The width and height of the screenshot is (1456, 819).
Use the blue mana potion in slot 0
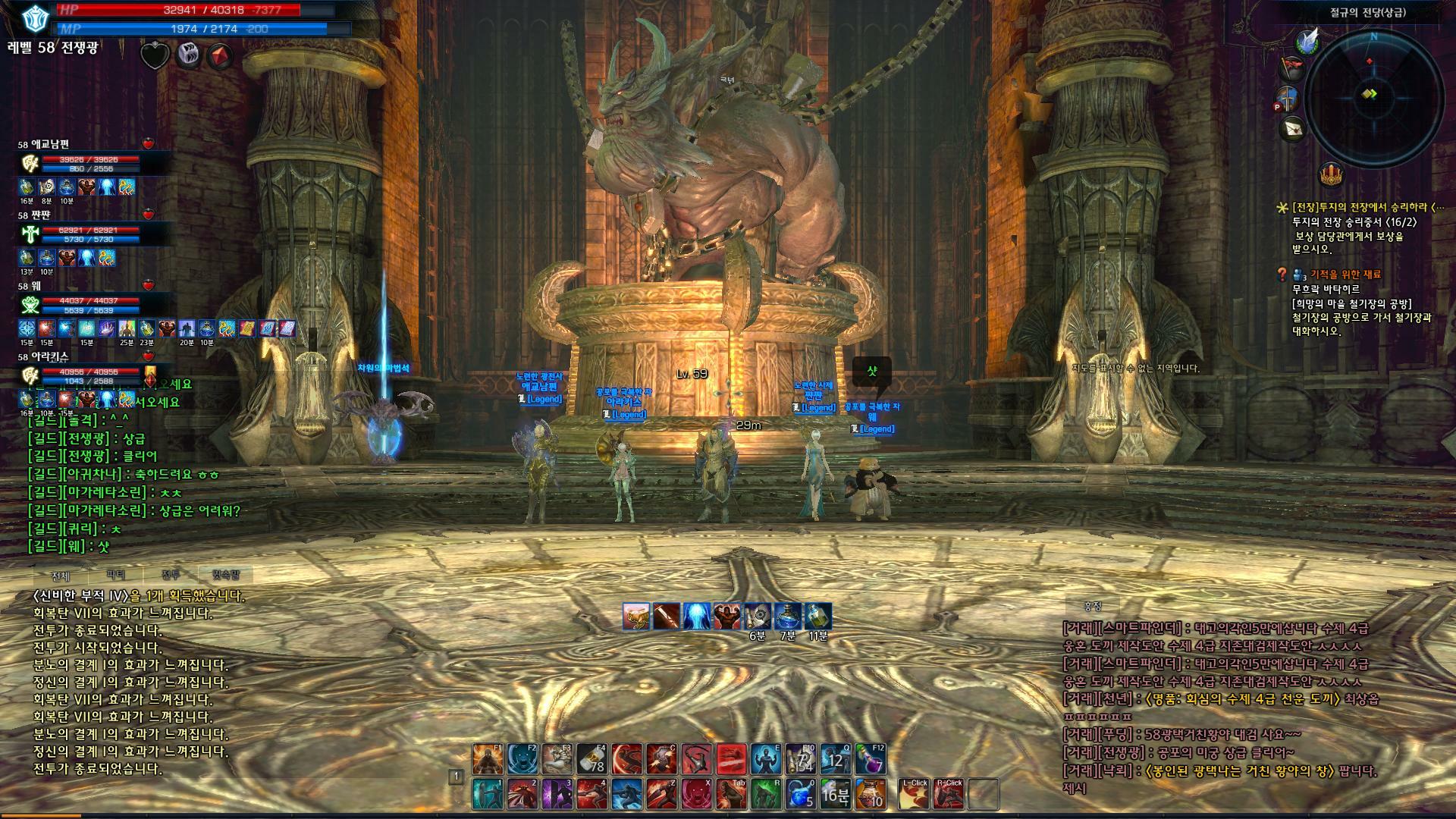click(x=801, y=794)
